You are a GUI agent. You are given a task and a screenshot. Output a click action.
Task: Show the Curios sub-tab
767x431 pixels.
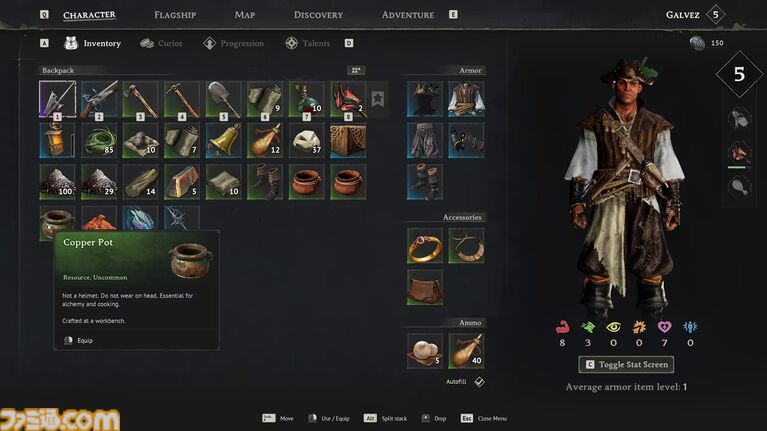coord(161,44)
